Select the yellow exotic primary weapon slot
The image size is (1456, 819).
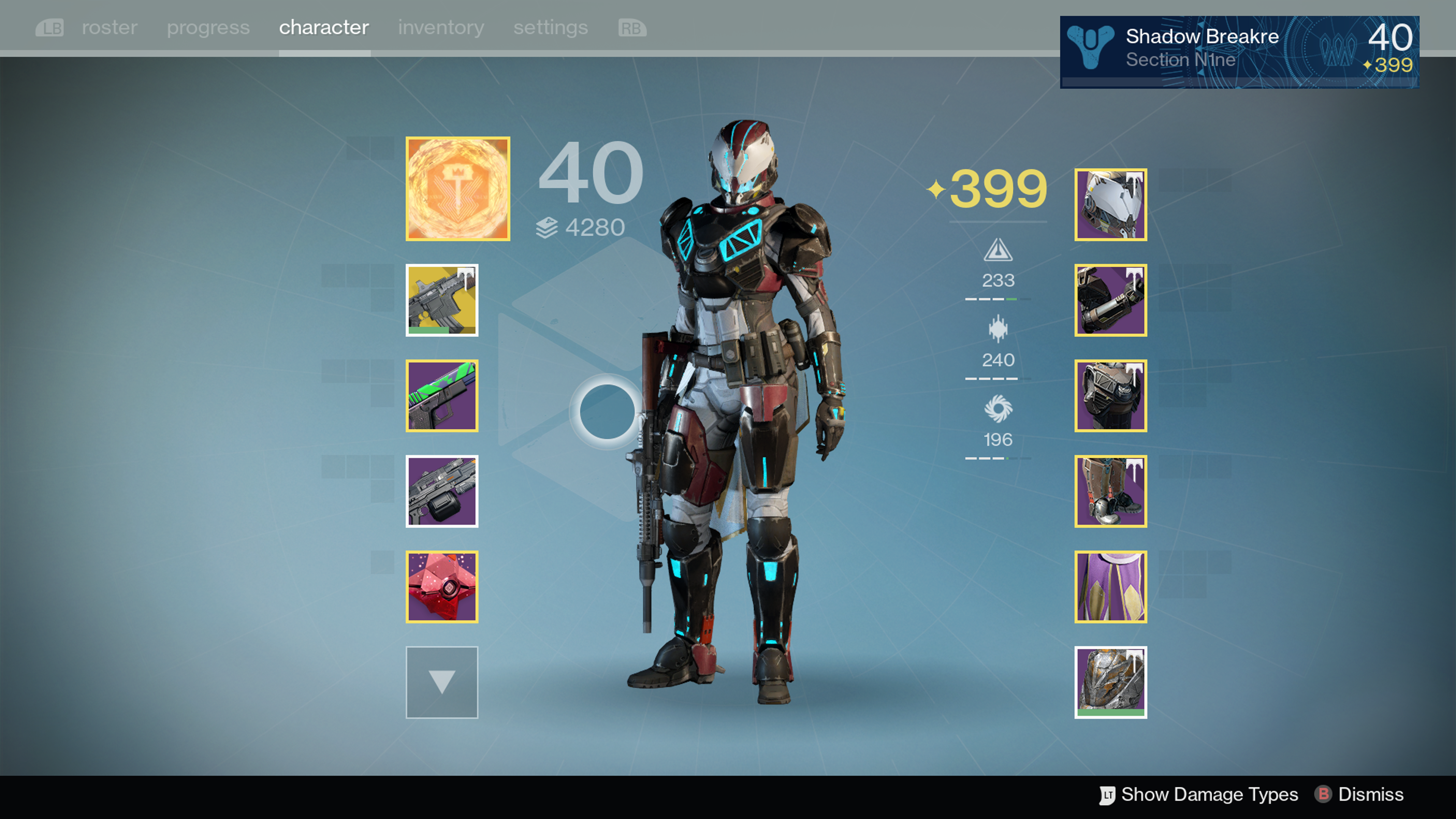pyautogui.click(x=442, y=300)
